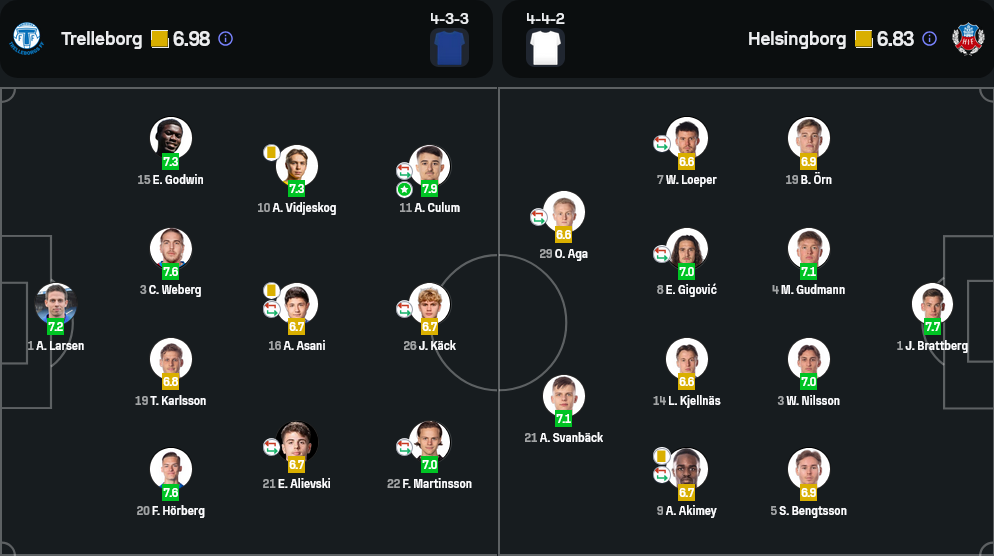The width and height of the screenshot is (994, 556).
Task: Open A. Akimey's player profile
Action: pos(687,469)
